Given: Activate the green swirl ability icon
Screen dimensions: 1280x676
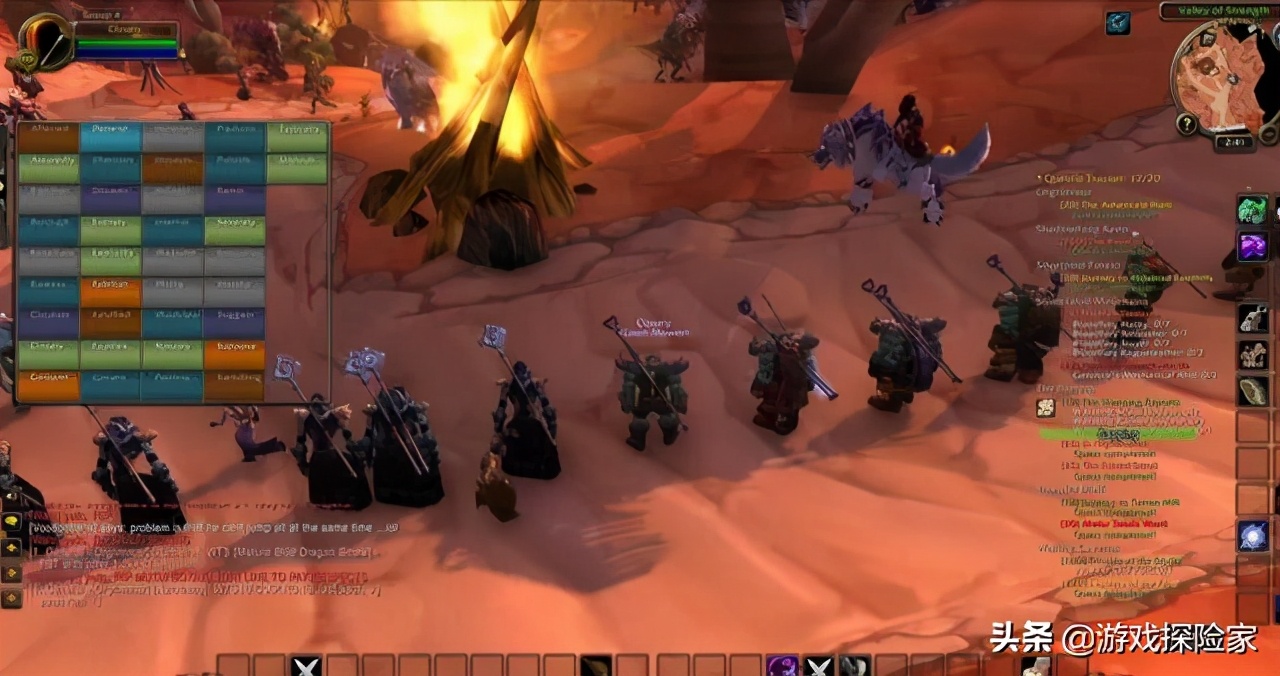Looking at the screenshot, I should (1252, 210).
